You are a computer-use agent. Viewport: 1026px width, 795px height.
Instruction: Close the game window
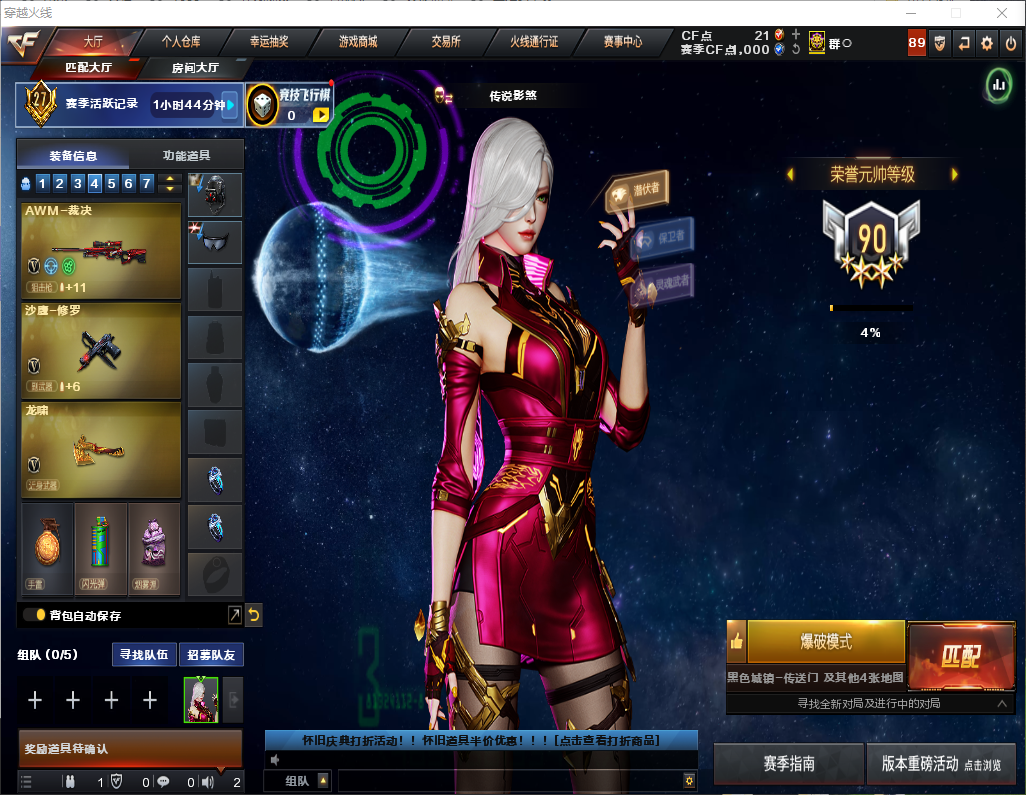coord(1001,13)
